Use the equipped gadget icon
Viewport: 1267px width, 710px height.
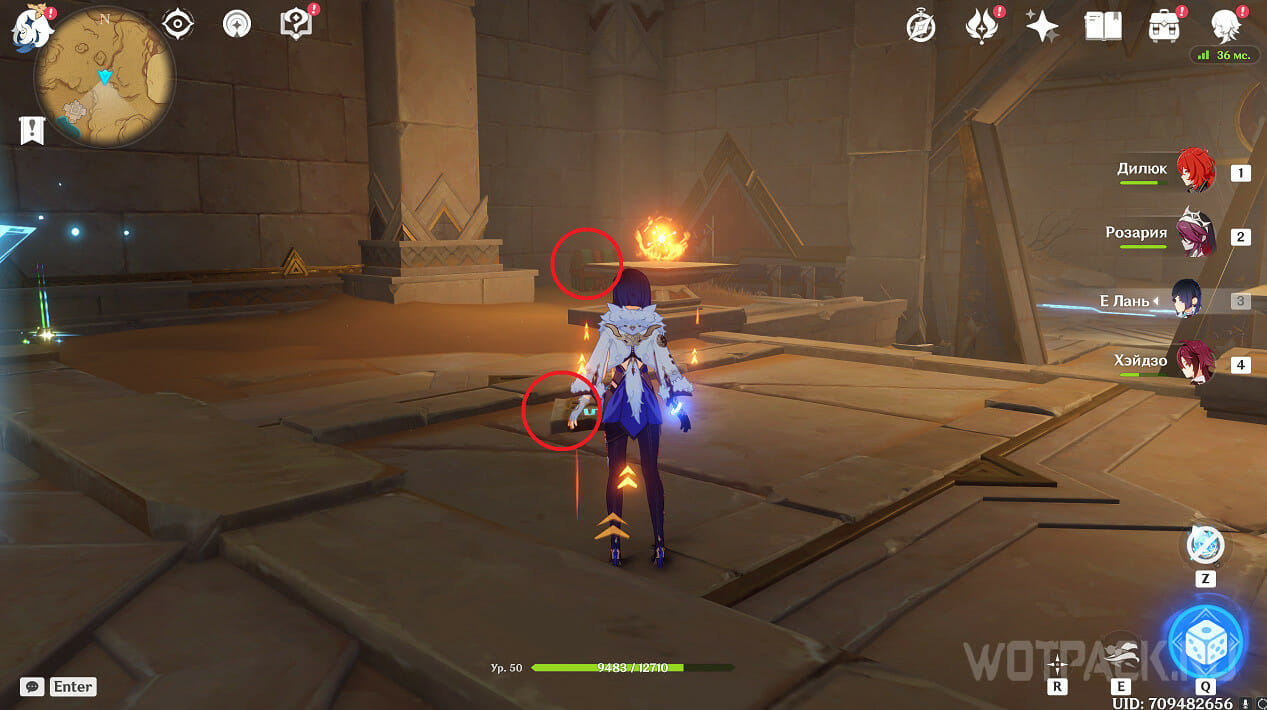[x=1205, y=545]
